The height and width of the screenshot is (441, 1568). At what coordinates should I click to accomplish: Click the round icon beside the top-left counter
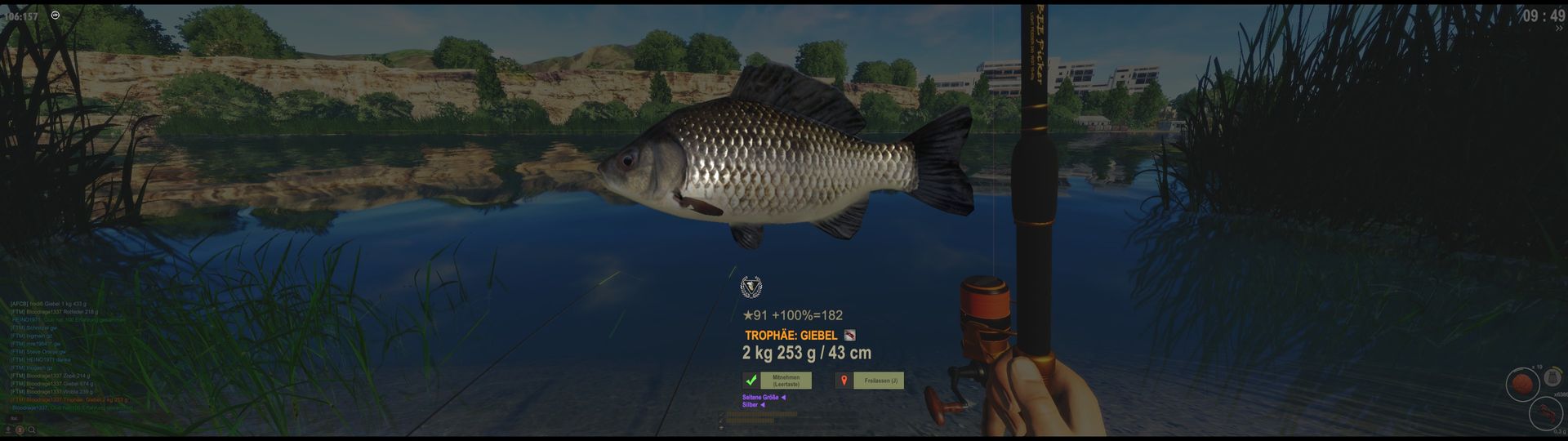click(56, 15)
